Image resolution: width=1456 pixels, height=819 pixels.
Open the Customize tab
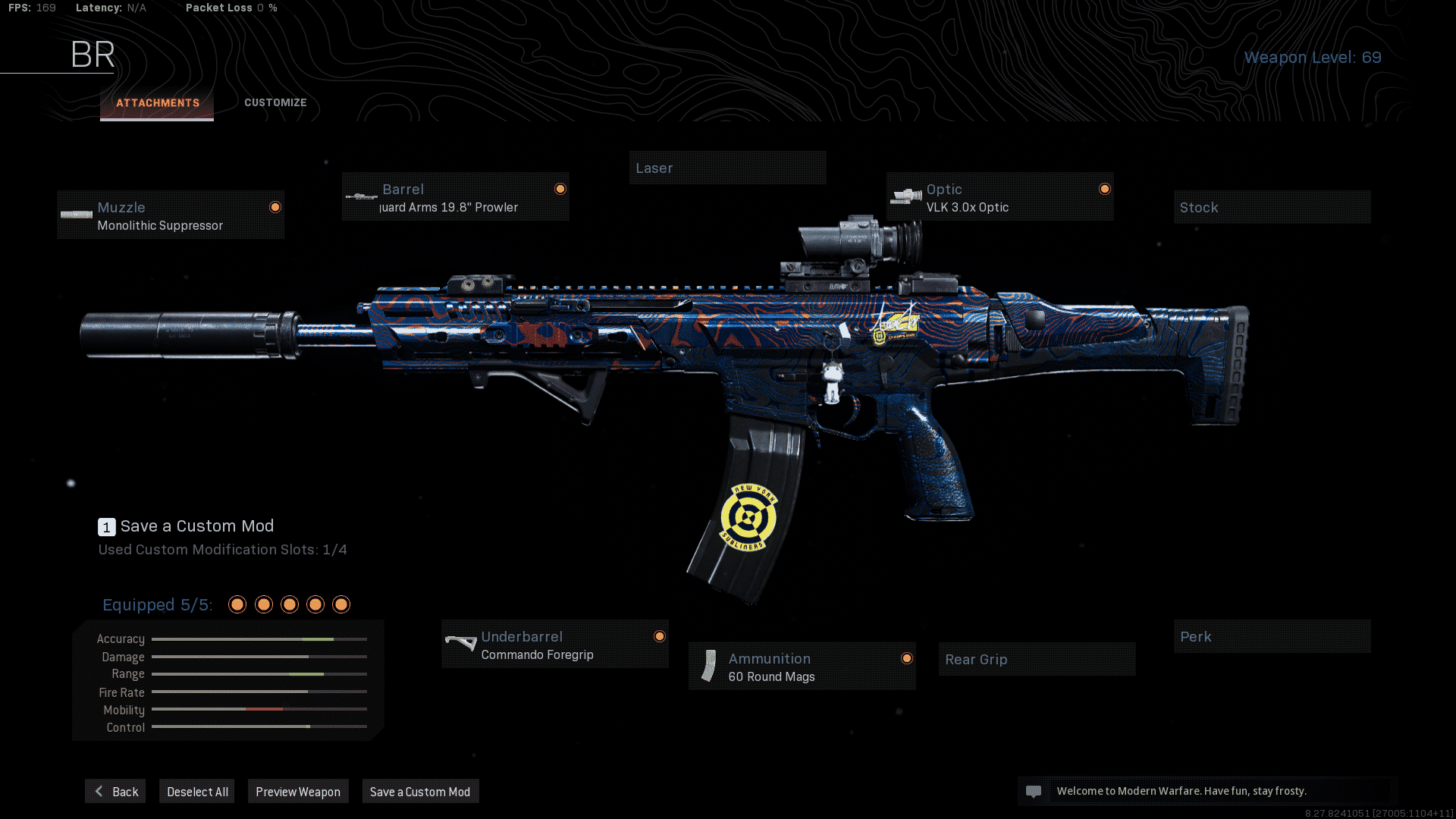tap(275, 103)
